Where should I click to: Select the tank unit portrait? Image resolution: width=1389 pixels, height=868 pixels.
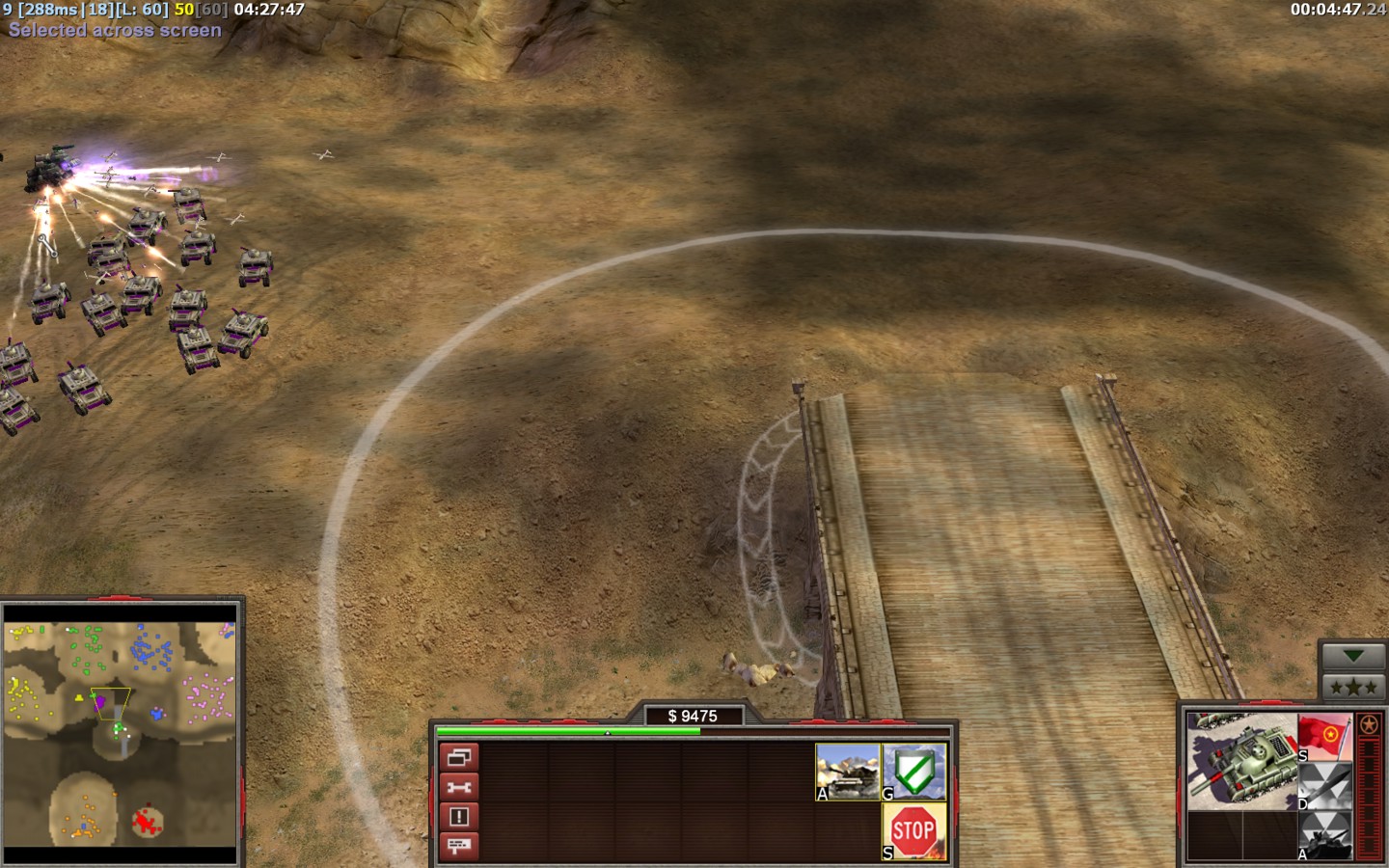(x=1241, y=761)
